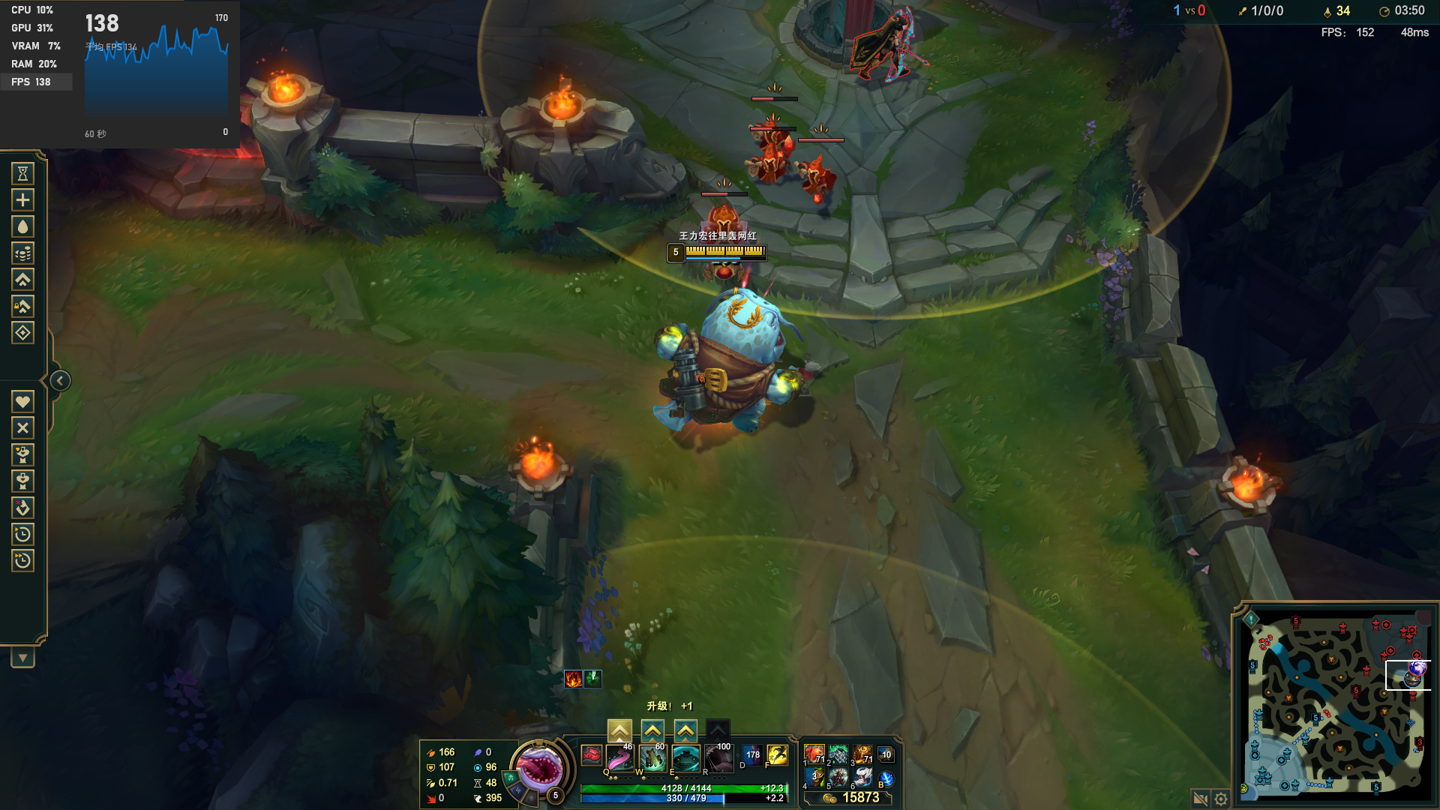The width and height of the screenshot is (1440, 810).
Task: Use the blue recall button
Action: [x=885, y=778]
